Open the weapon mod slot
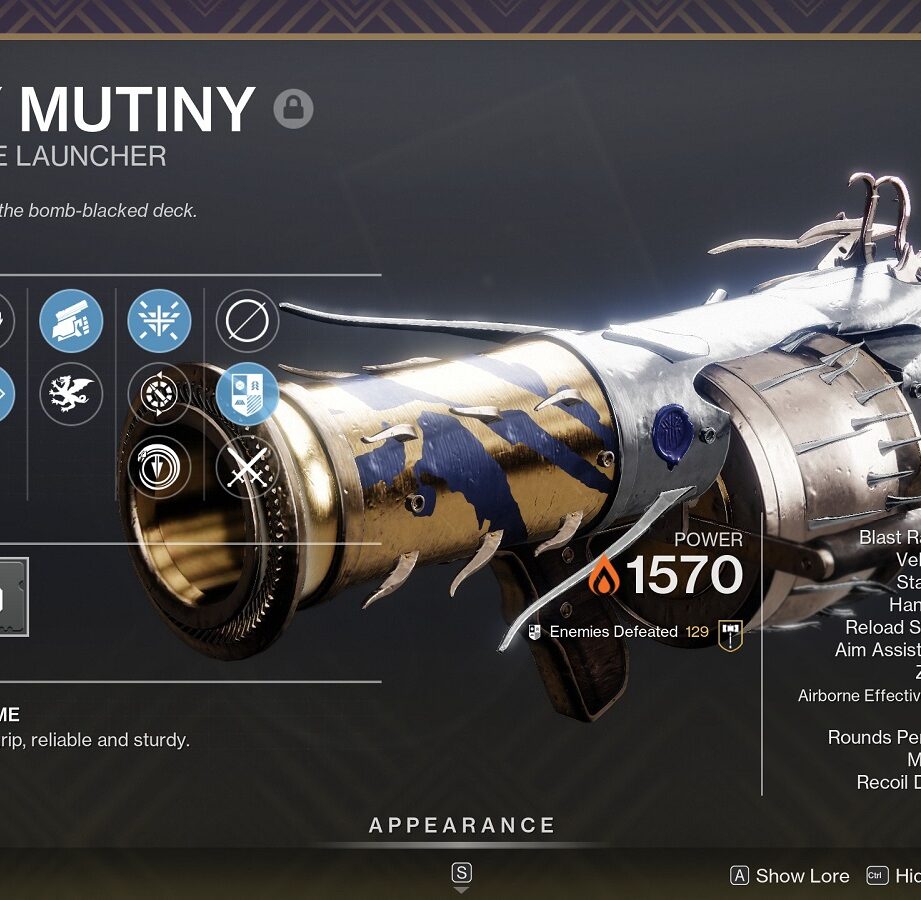 pyautogui.click(x=12, y=597)
